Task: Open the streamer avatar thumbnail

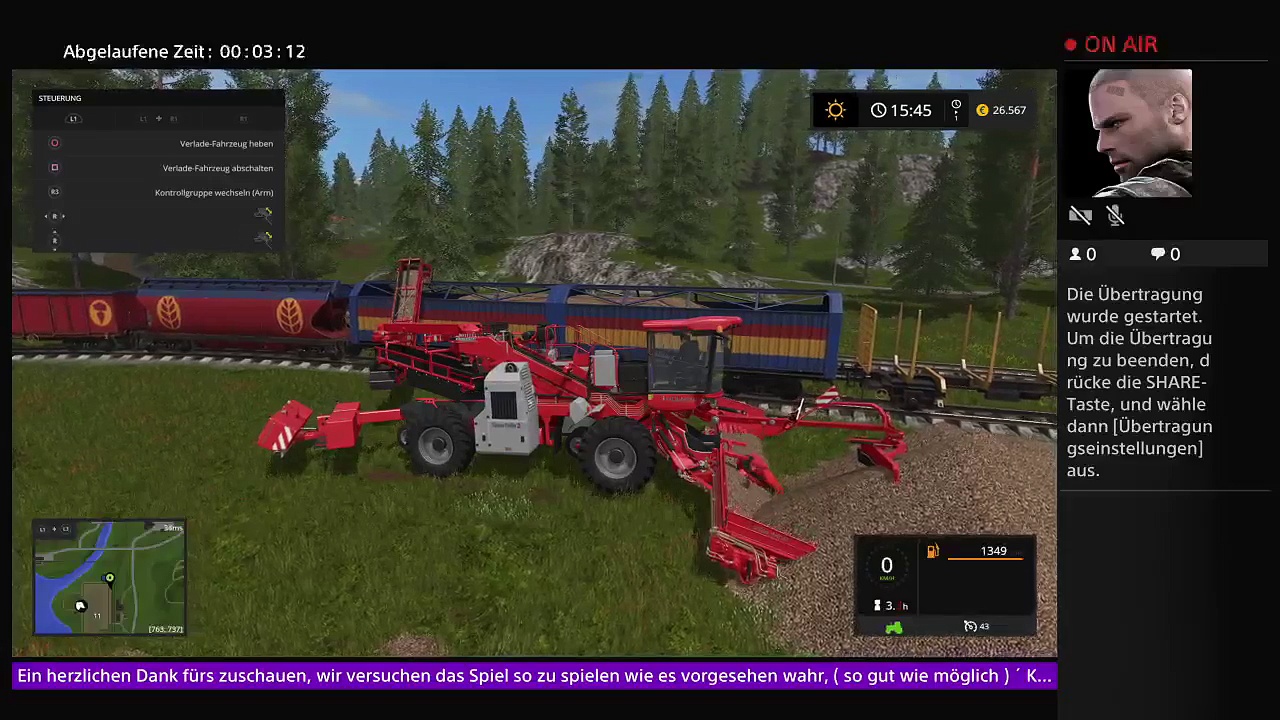Action: 1141,133
